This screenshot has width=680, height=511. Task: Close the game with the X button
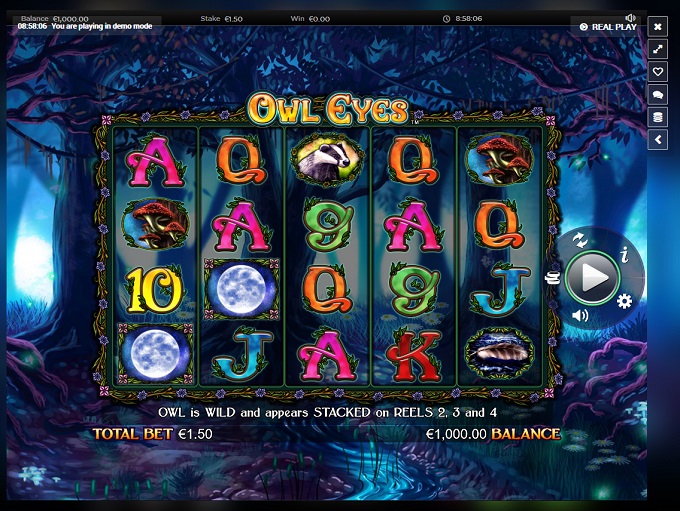[x=658, y=26]
